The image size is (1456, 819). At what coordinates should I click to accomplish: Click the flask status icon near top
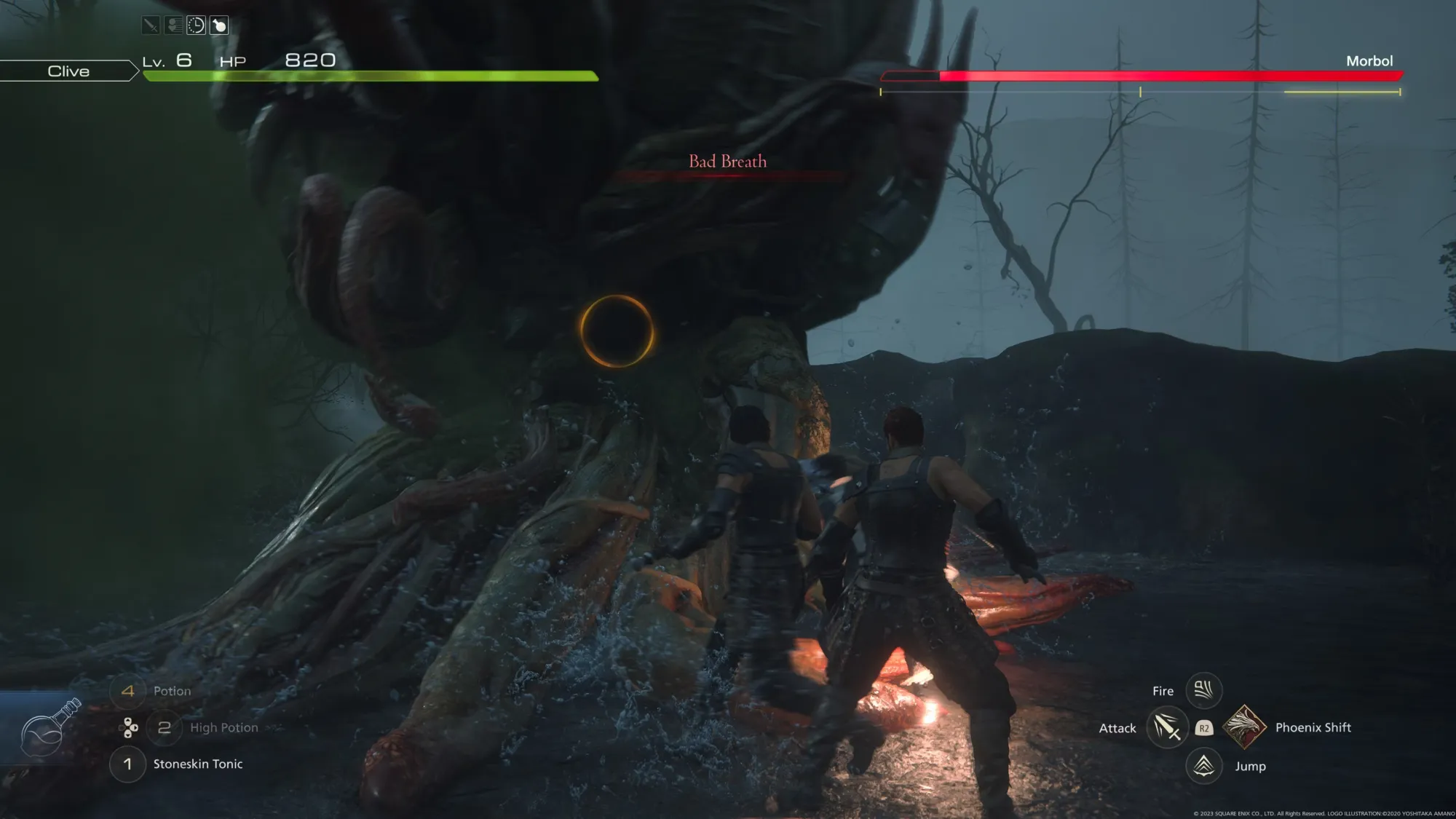(218, 25)
